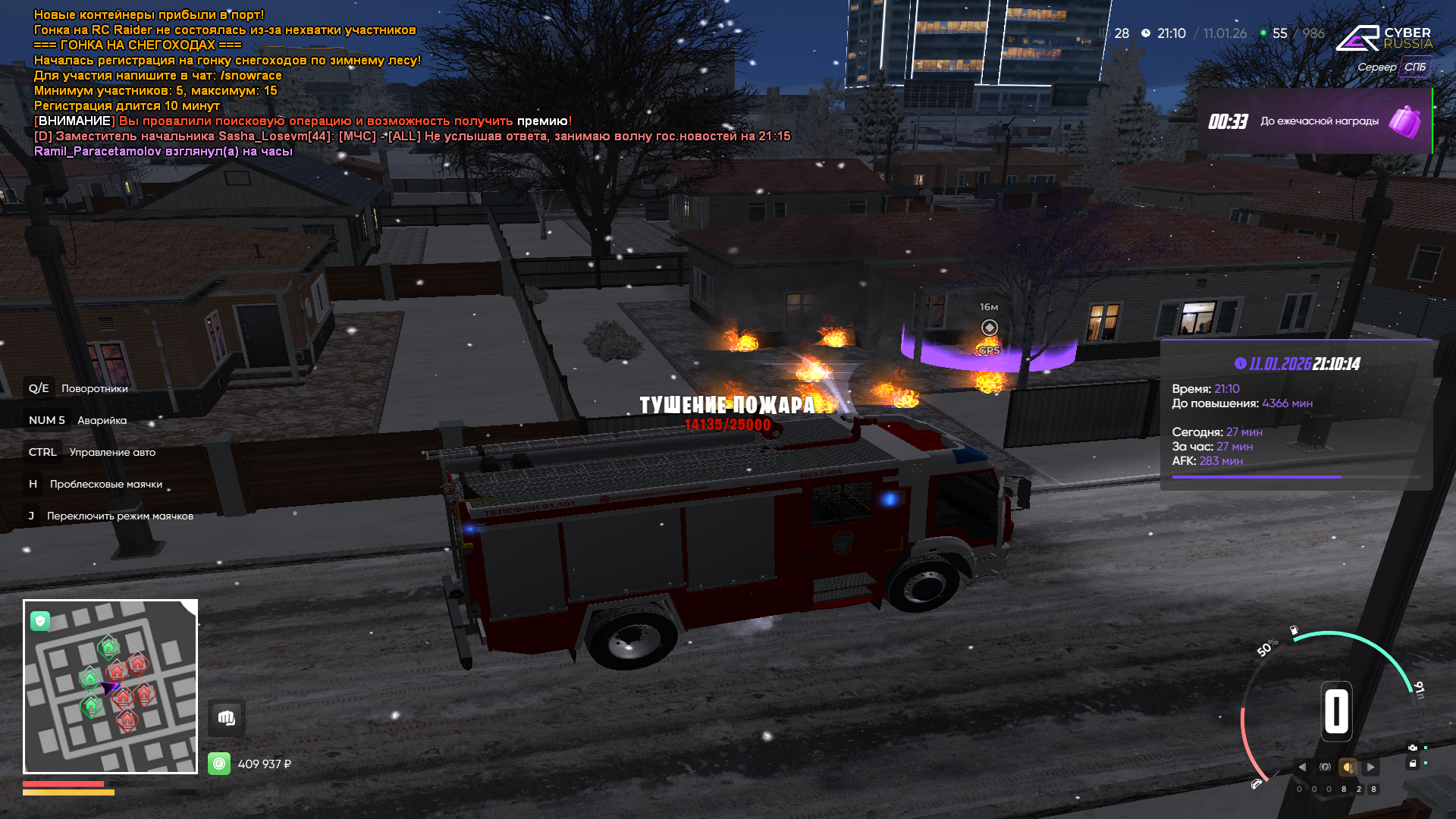Click the playtime statistics panel
1456x819 pixels.
(1295, 415)
